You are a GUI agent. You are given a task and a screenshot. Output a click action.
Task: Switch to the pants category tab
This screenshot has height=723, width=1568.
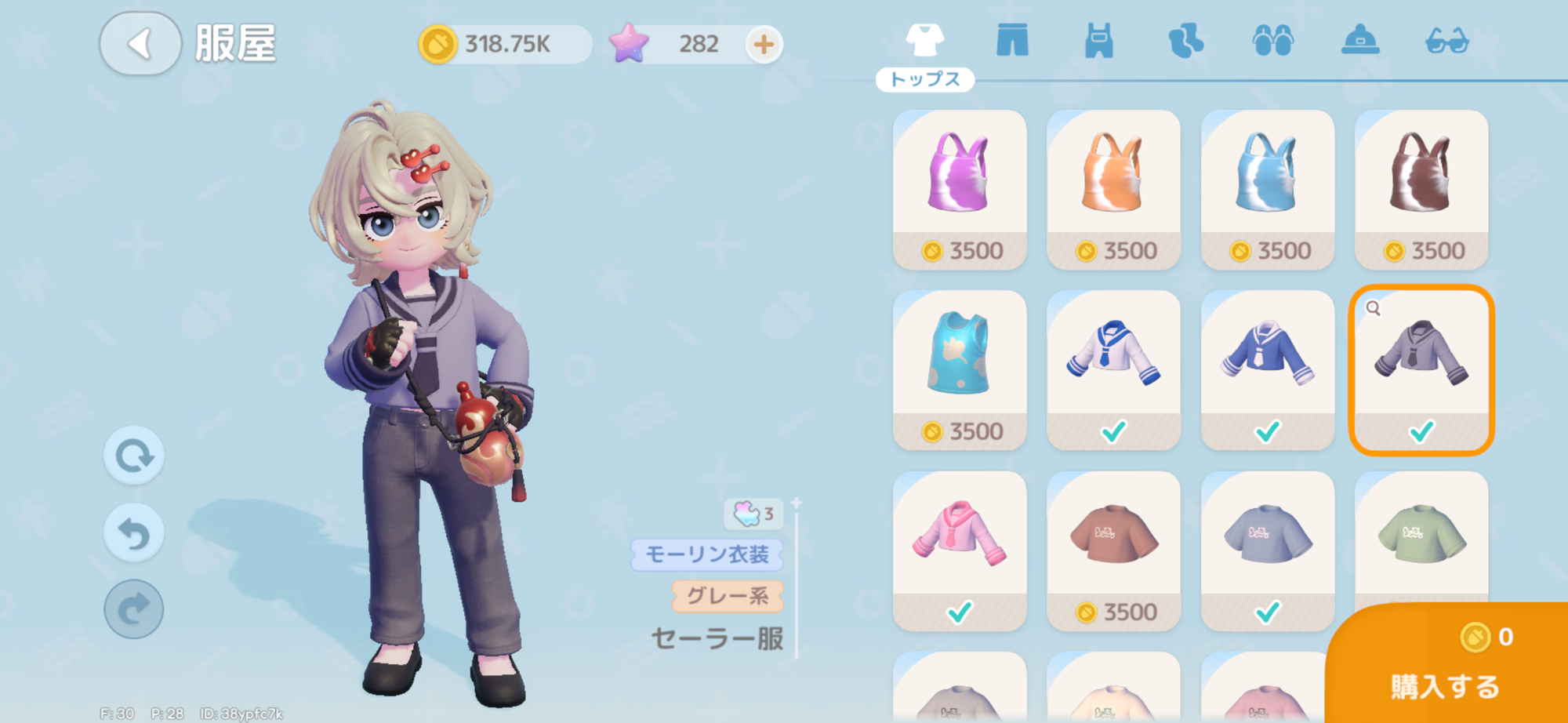click(x=1012, y=40)
